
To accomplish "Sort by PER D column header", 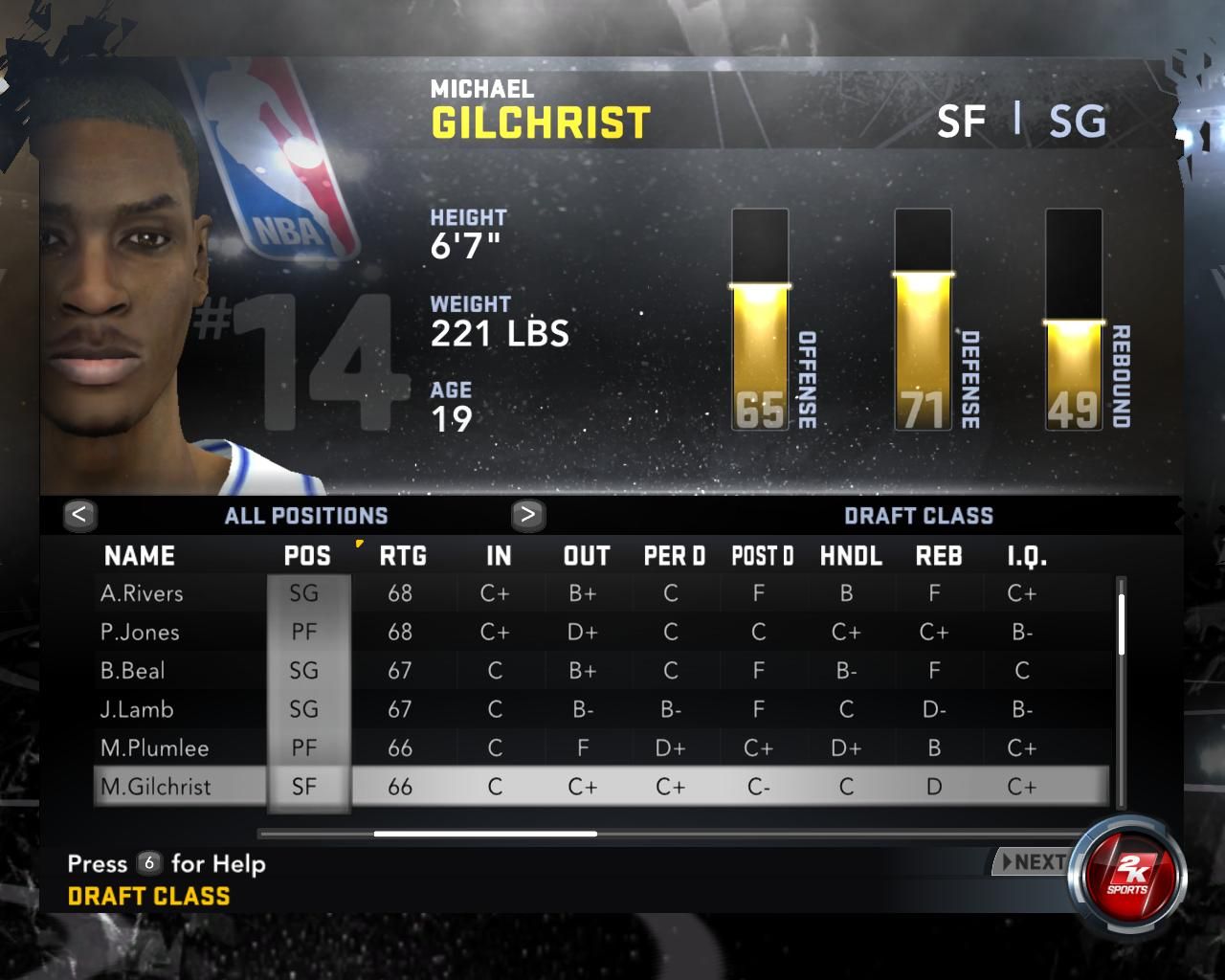I will coord(674,556).
